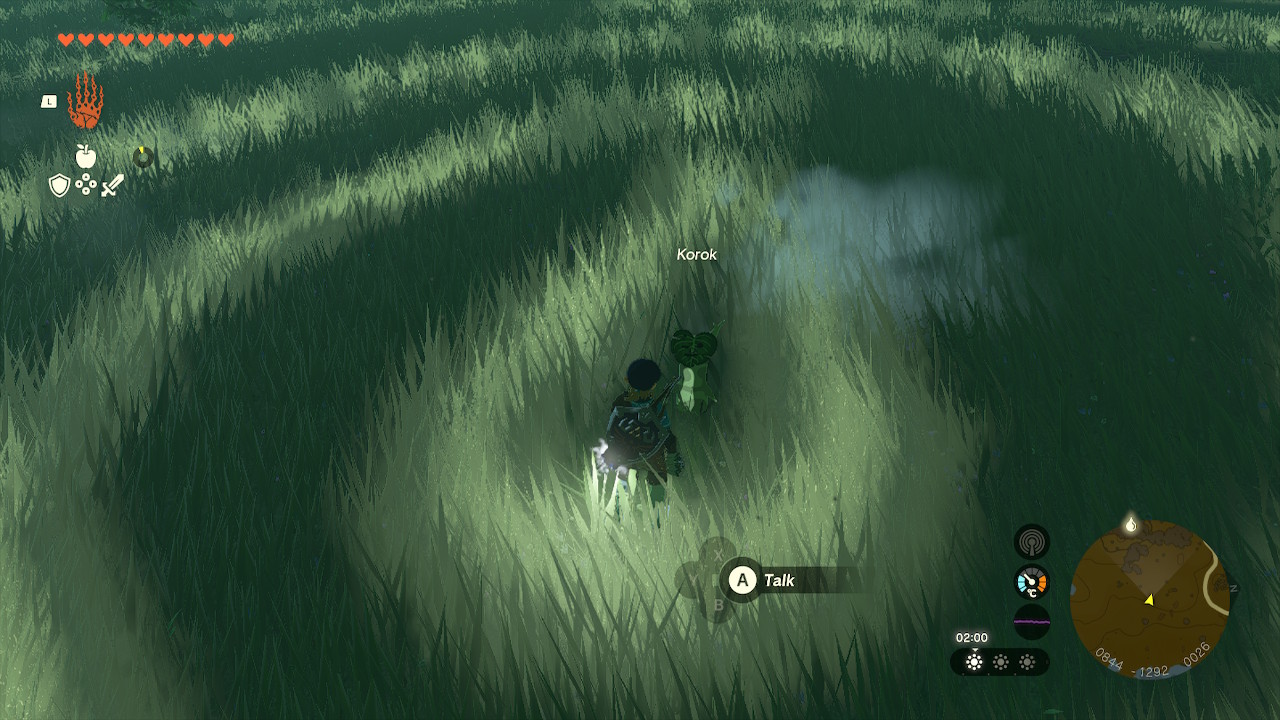This screenshot has width=1280, height=720.
Task: Toggle the first sunny weather forecast icon
Action: (975, 660)
